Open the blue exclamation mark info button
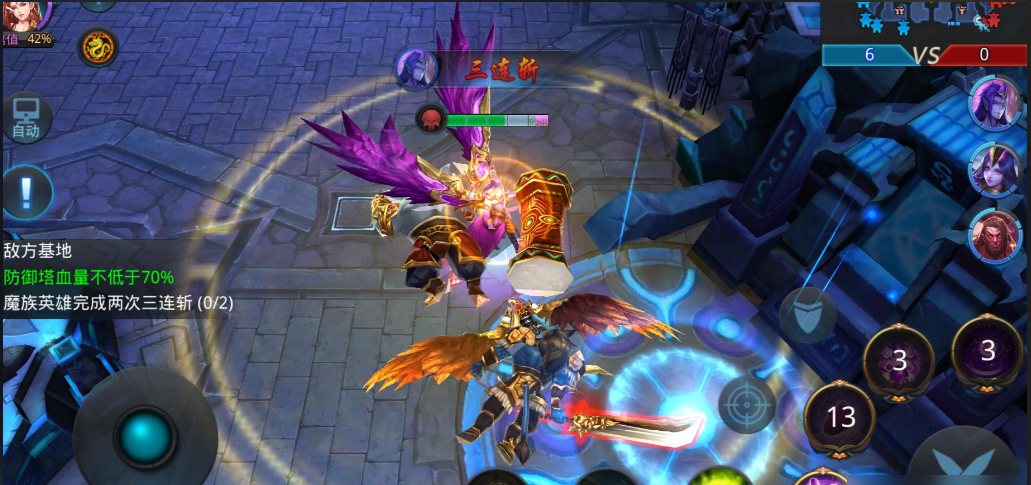The image size is (1031, 485). point(27,189)
